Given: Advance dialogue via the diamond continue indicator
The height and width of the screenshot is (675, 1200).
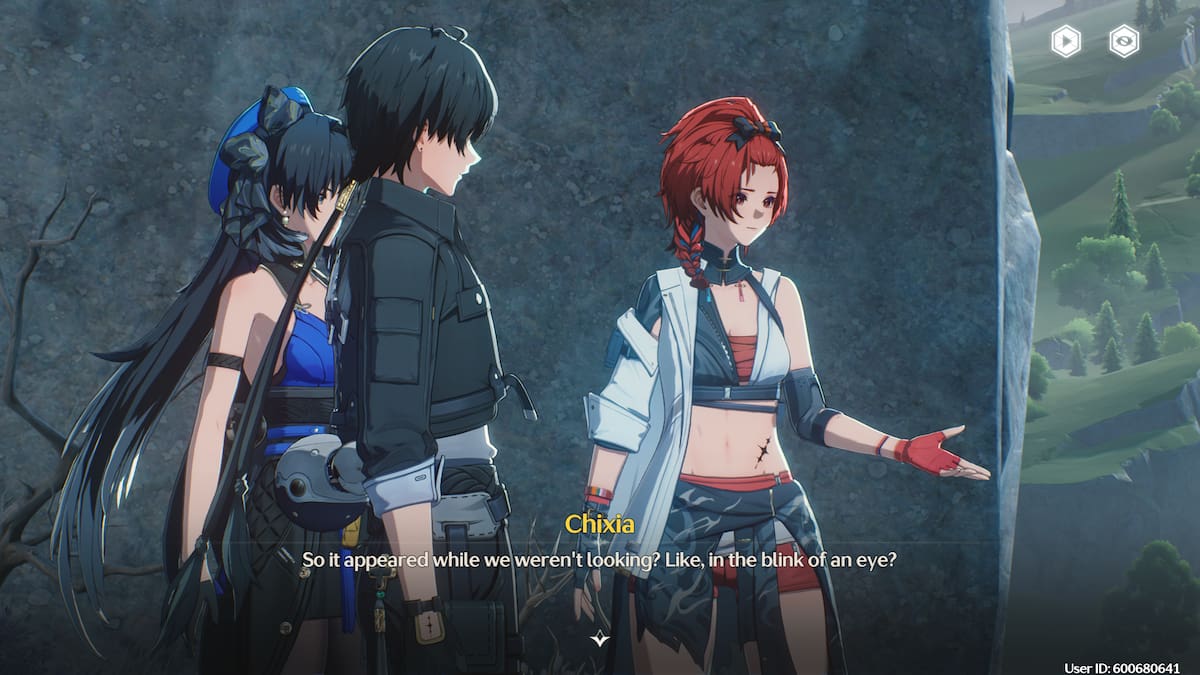Looking at the screenshot, I should [599, 638].
